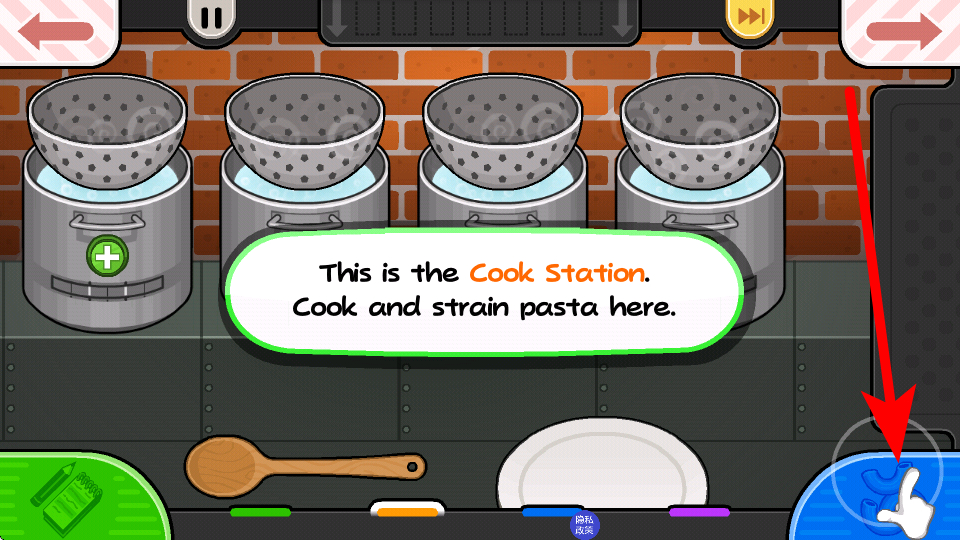Select the green station indicator tab
The height and width of the screenshot is (540, 960).
260,512
